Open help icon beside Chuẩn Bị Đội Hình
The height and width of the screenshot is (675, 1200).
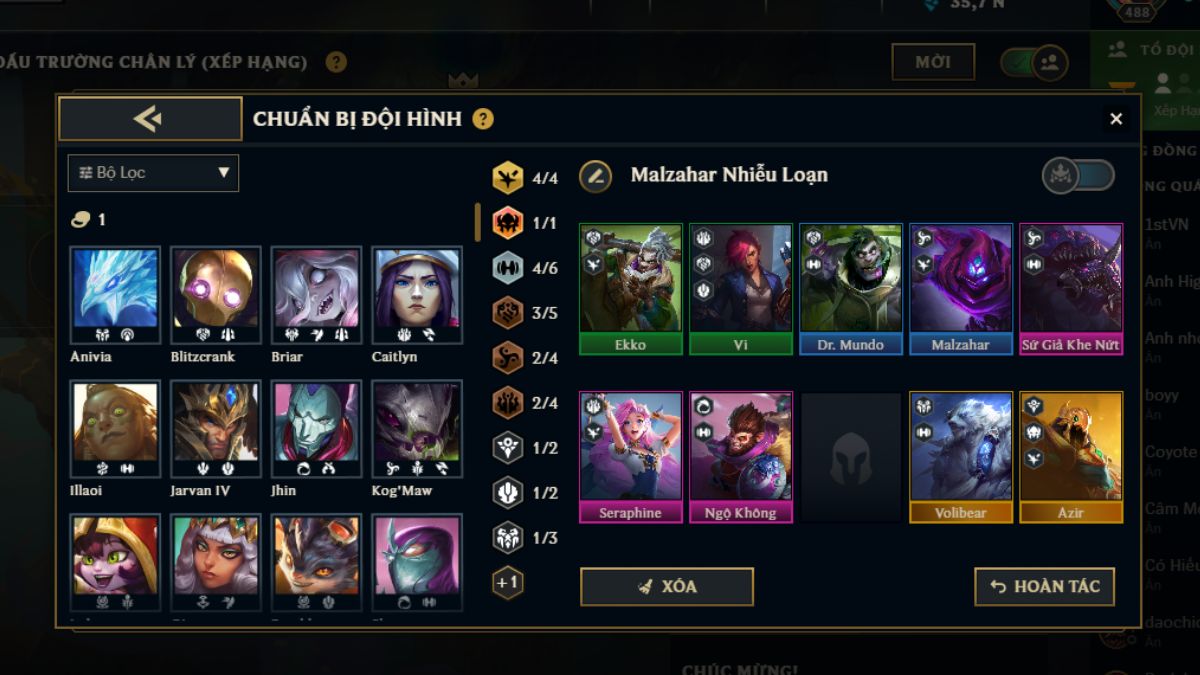point(483,119)
